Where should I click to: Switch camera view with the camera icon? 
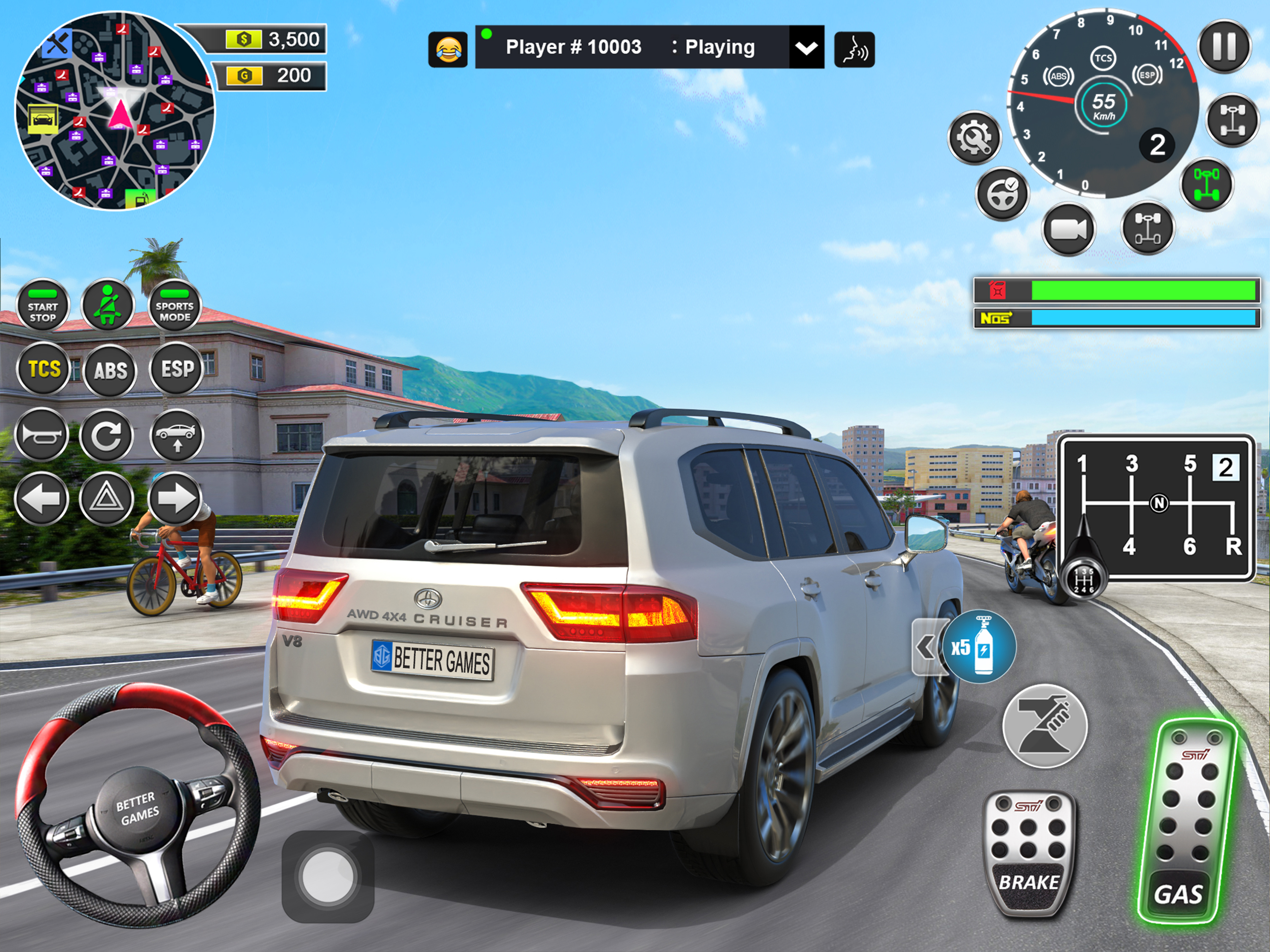[1068, 230]
